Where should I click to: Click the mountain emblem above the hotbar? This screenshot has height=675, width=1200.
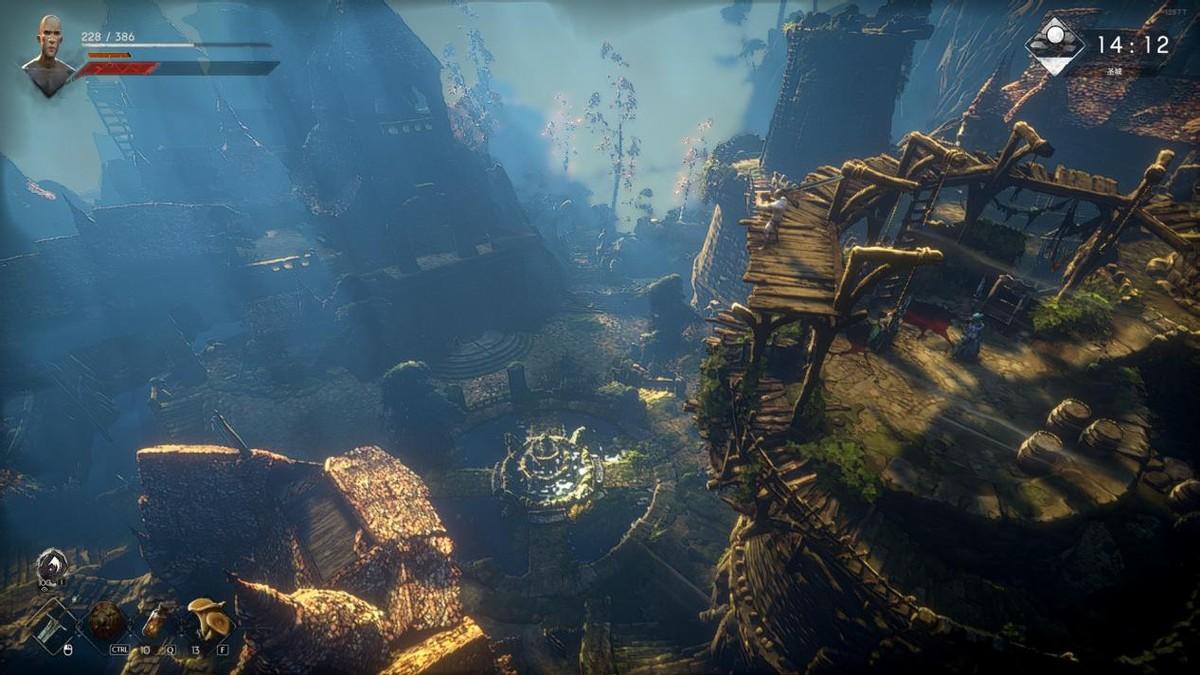(x=51, y=567)
